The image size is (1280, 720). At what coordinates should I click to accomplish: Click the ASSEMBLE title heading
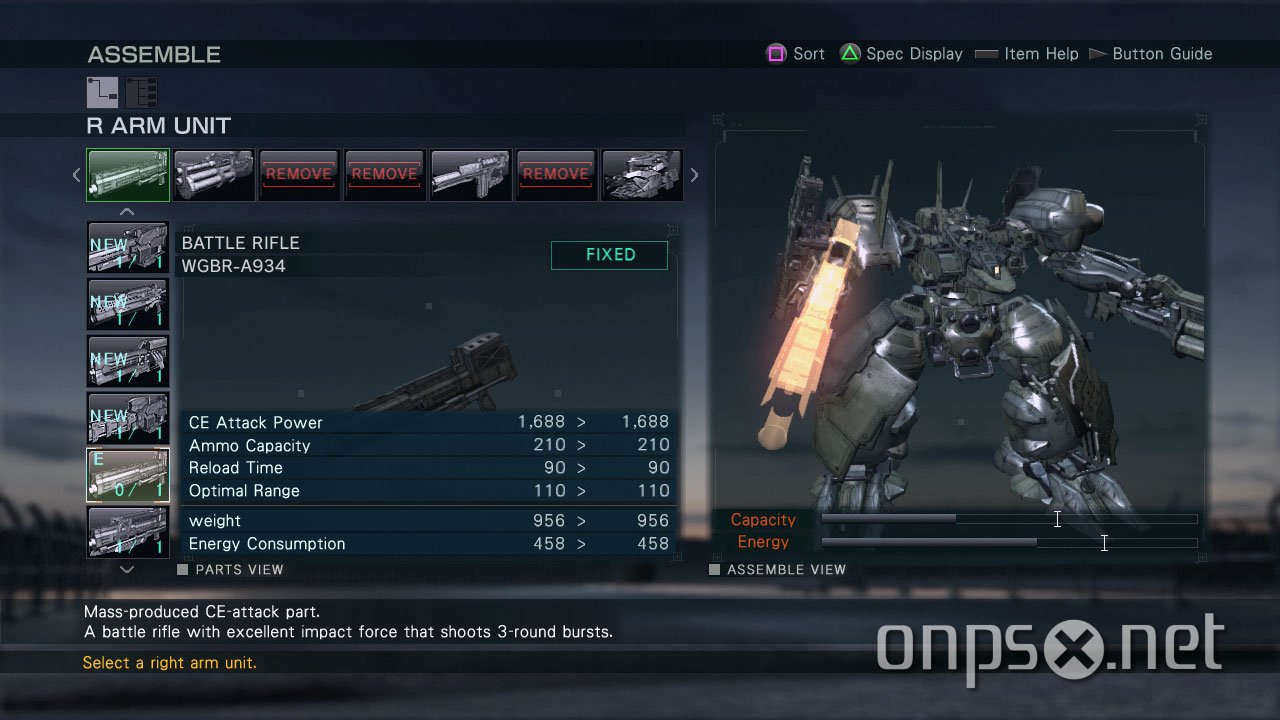click(x=154, y=54)
